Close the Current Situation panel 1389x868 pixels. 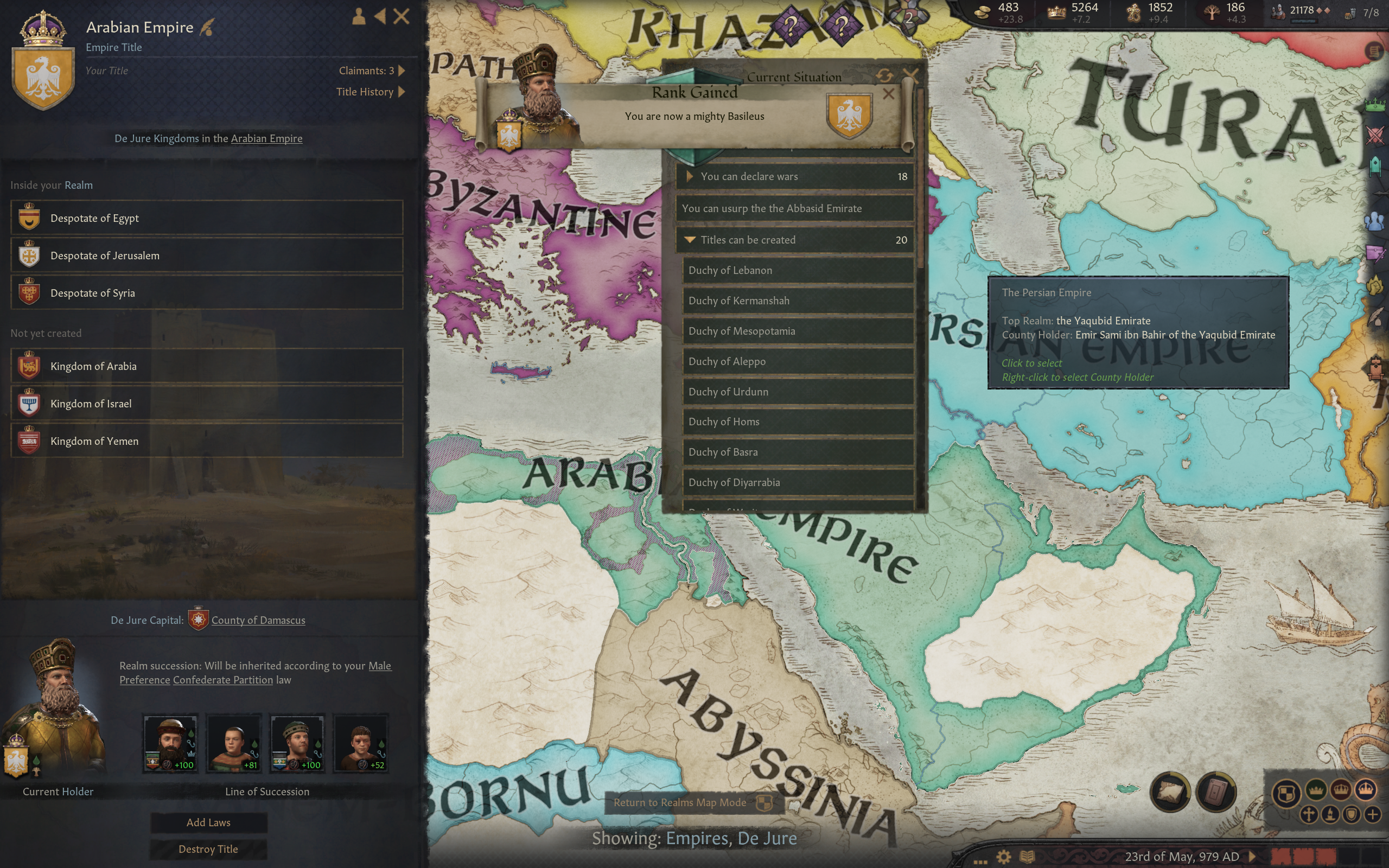[910, 74]
